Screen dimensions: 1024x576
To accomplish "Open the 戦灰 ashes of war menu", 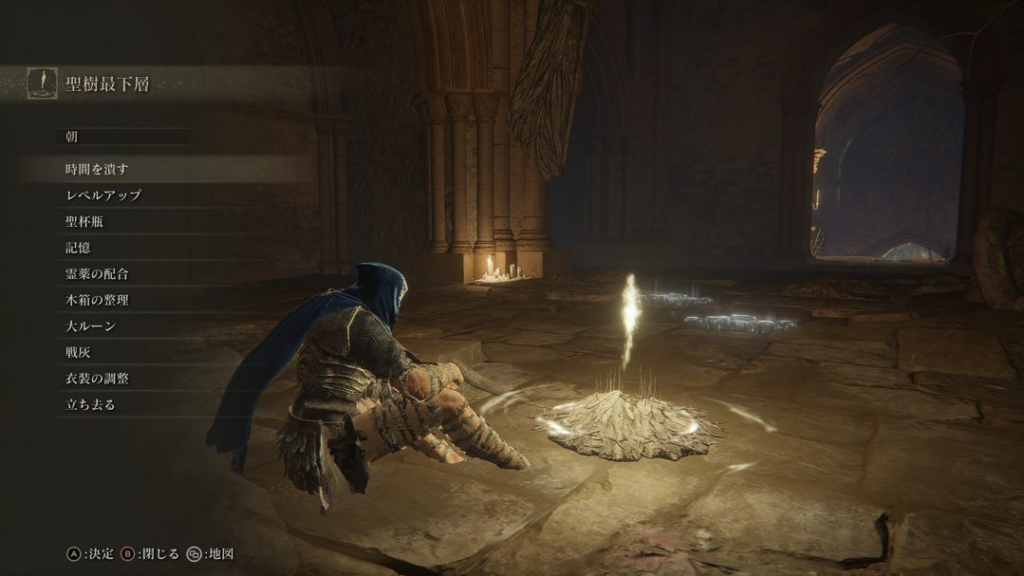I will [x=78, y=352].
